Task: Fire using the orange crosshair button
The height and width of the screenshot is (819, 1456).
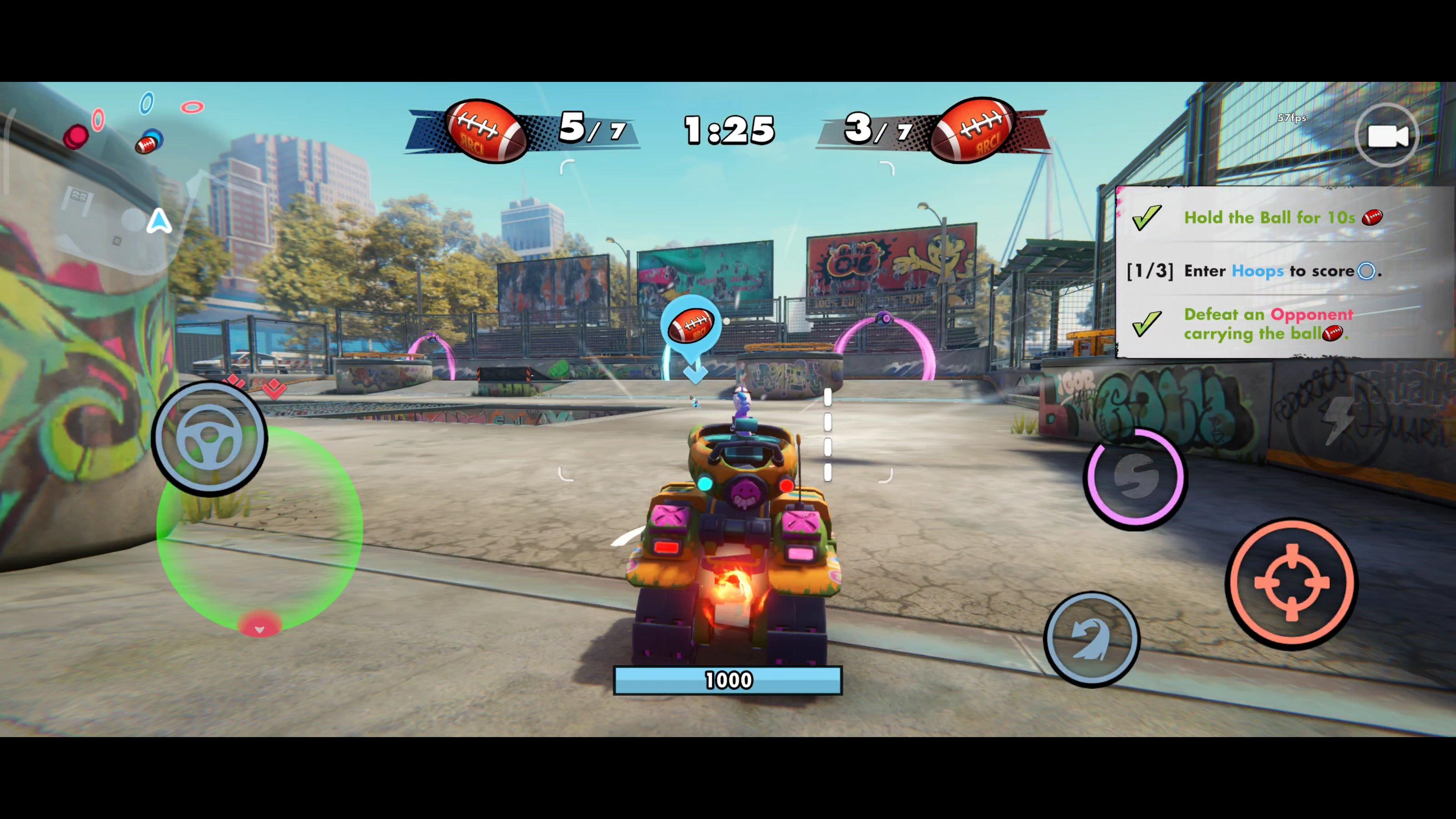Action: (1291, 583)
